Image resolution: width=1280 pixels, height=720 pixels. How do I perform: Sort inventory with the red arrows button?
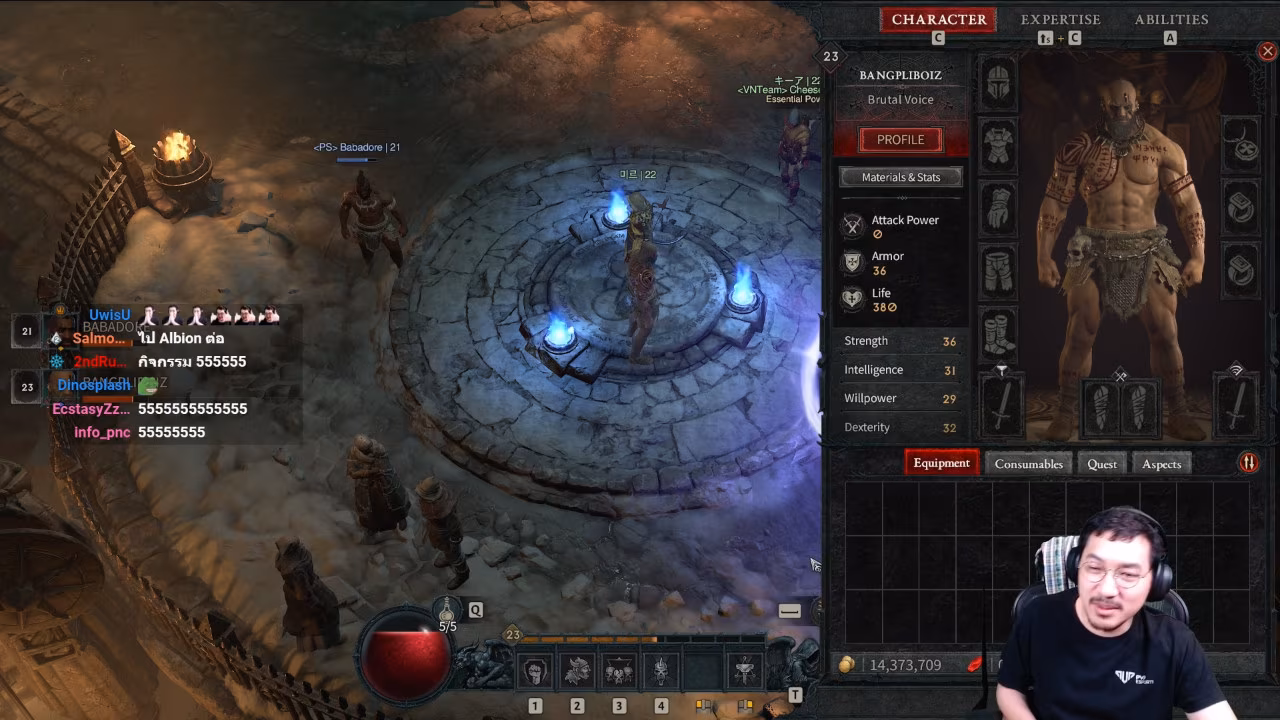(1248, 462)
